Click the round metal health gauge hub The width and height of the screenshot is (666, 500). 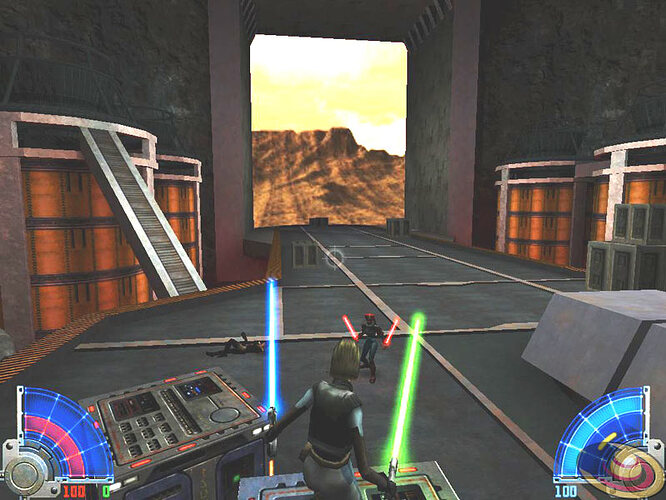(22, 472)
